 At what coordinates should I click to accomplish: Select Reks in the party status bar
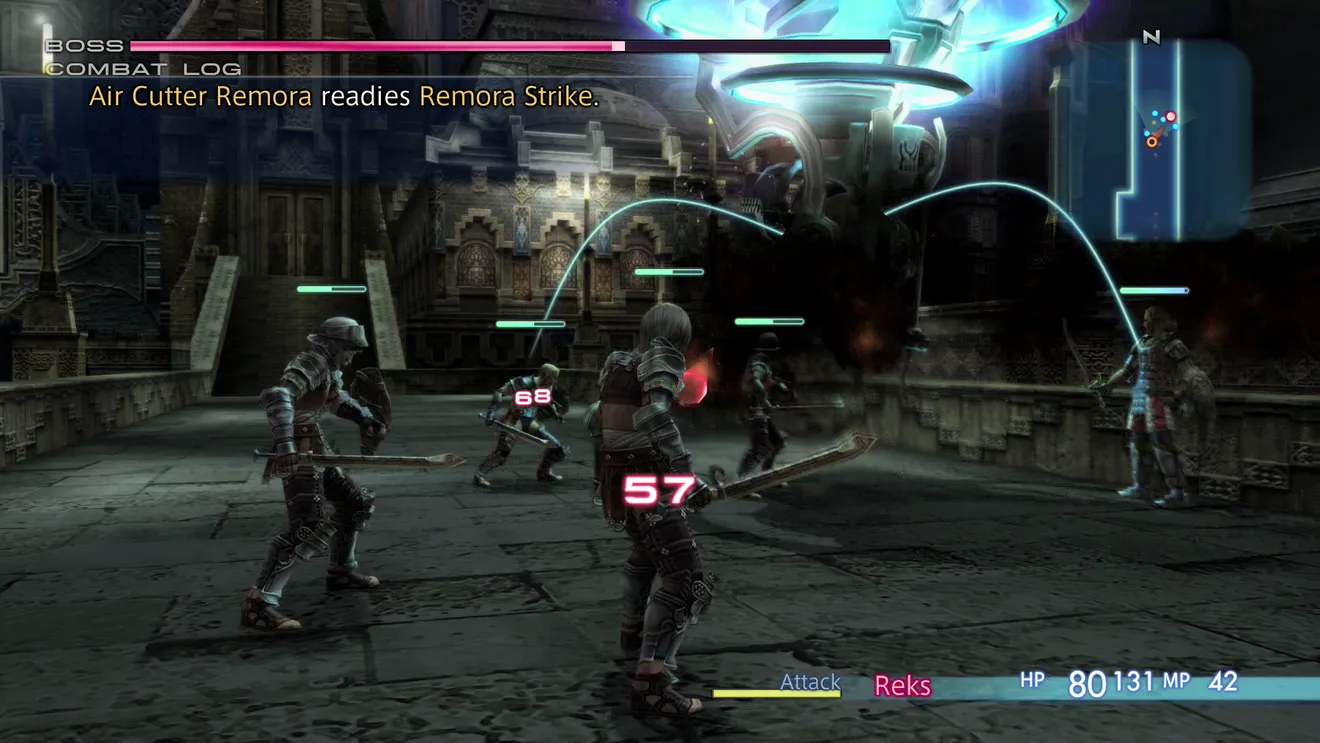pos(902,686)
